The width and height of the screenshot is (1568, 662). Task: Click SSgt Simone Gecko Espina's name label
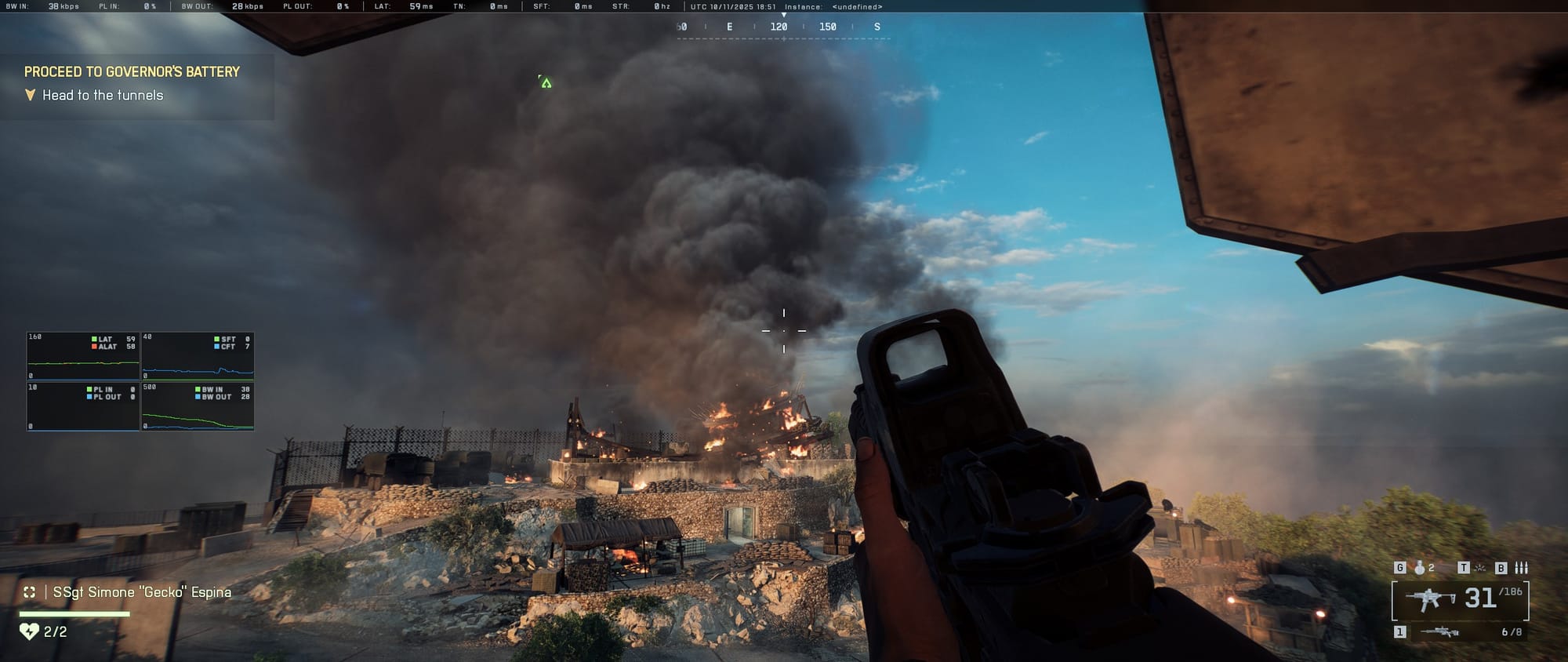pos(142,593)
